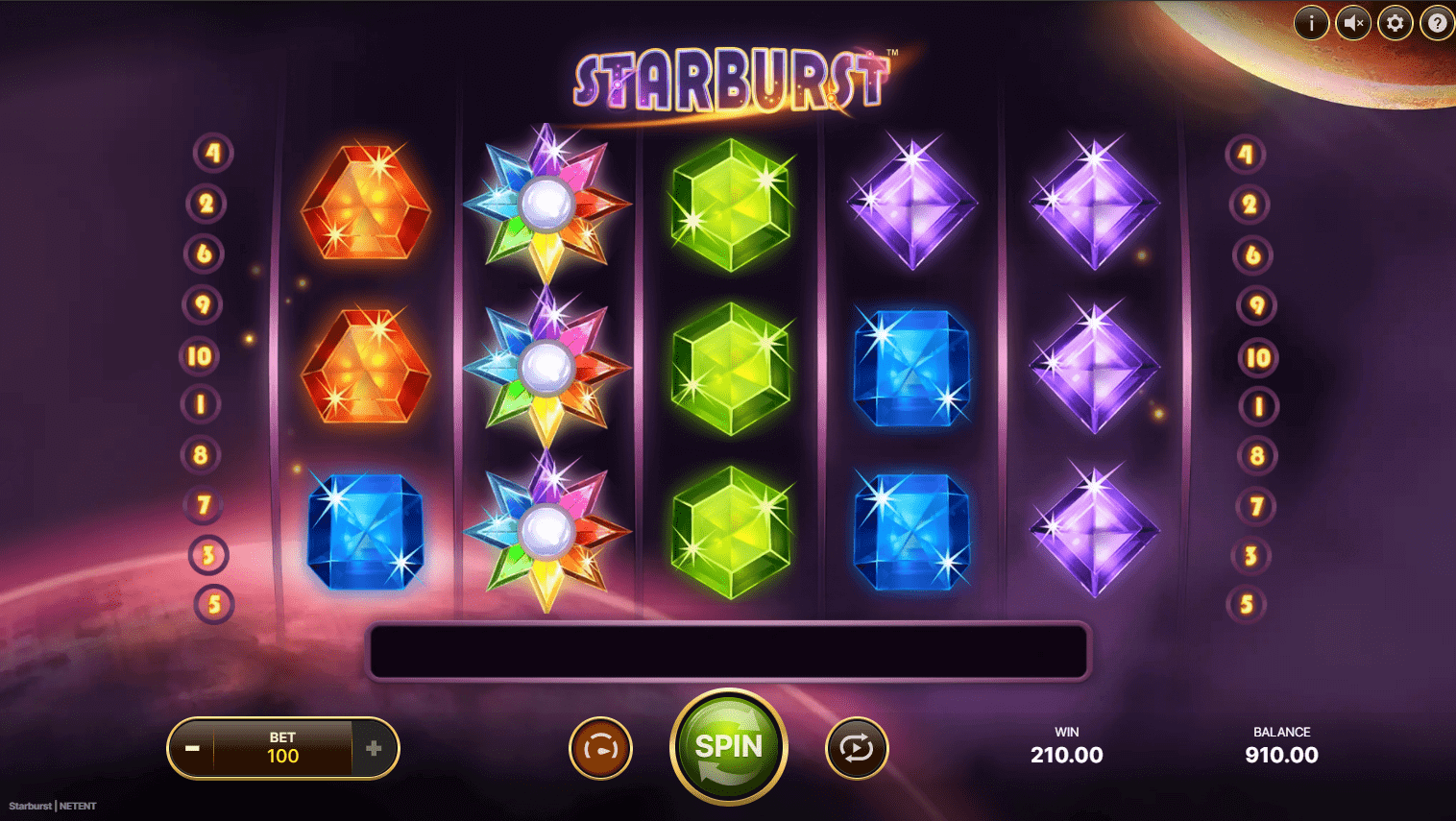The width and height of the screenshot is (1456, 821).
Task: Increase the bet with the plus button
Action: coord(374,748)
